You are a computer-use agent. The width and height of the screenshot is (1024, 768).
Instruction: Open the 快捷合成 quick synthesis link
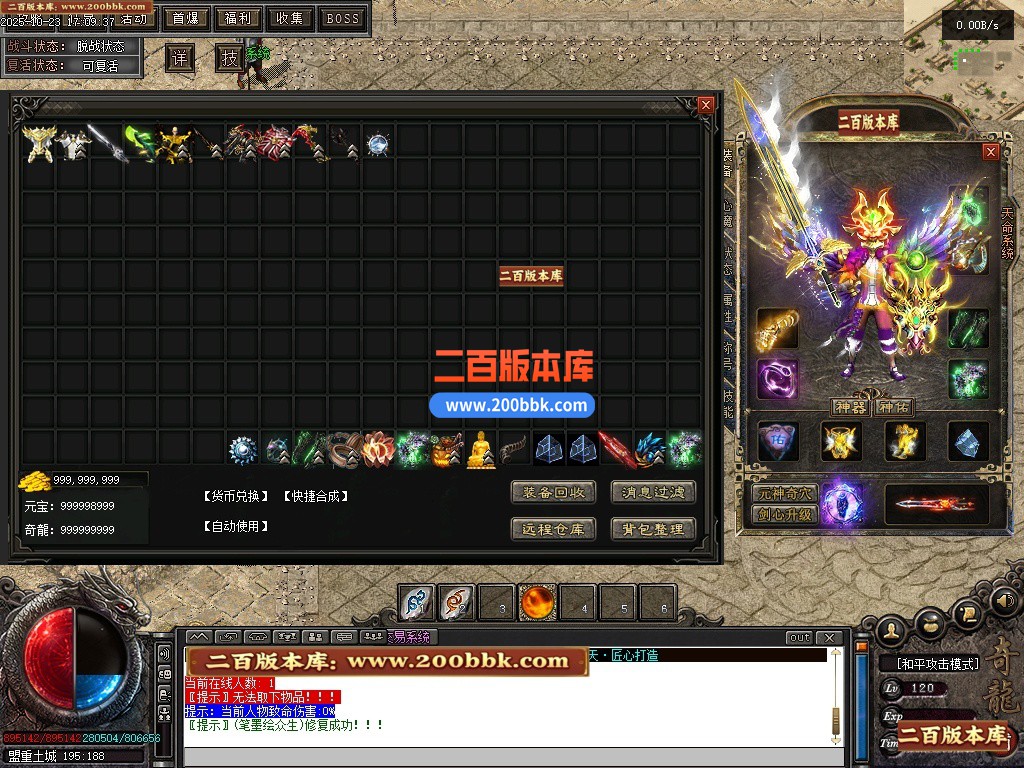click(315, 496)
